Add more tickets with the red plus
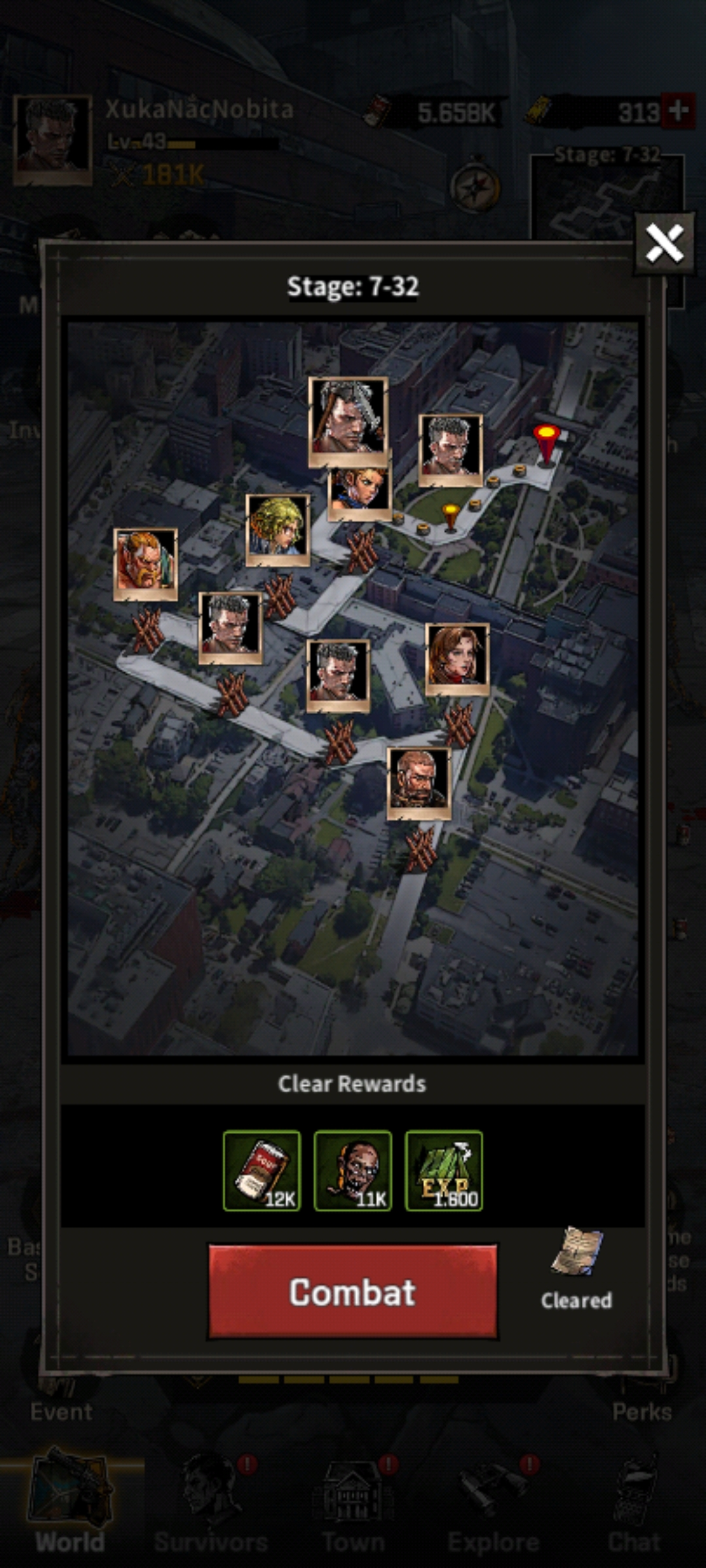This screenshot has height=1568, width=706. pos(678,112)
